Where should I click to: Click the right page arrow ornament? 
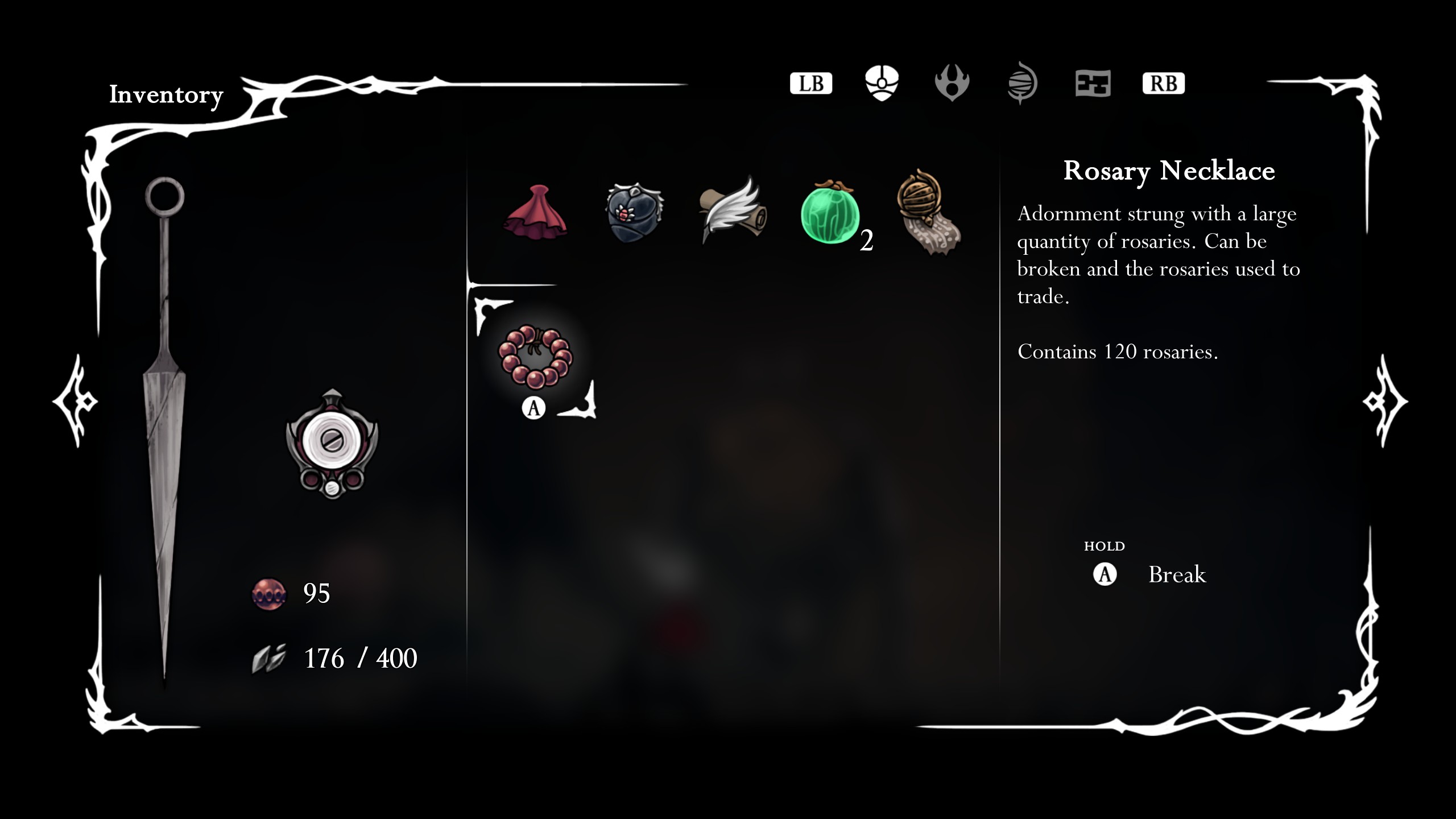[1384, 401]
